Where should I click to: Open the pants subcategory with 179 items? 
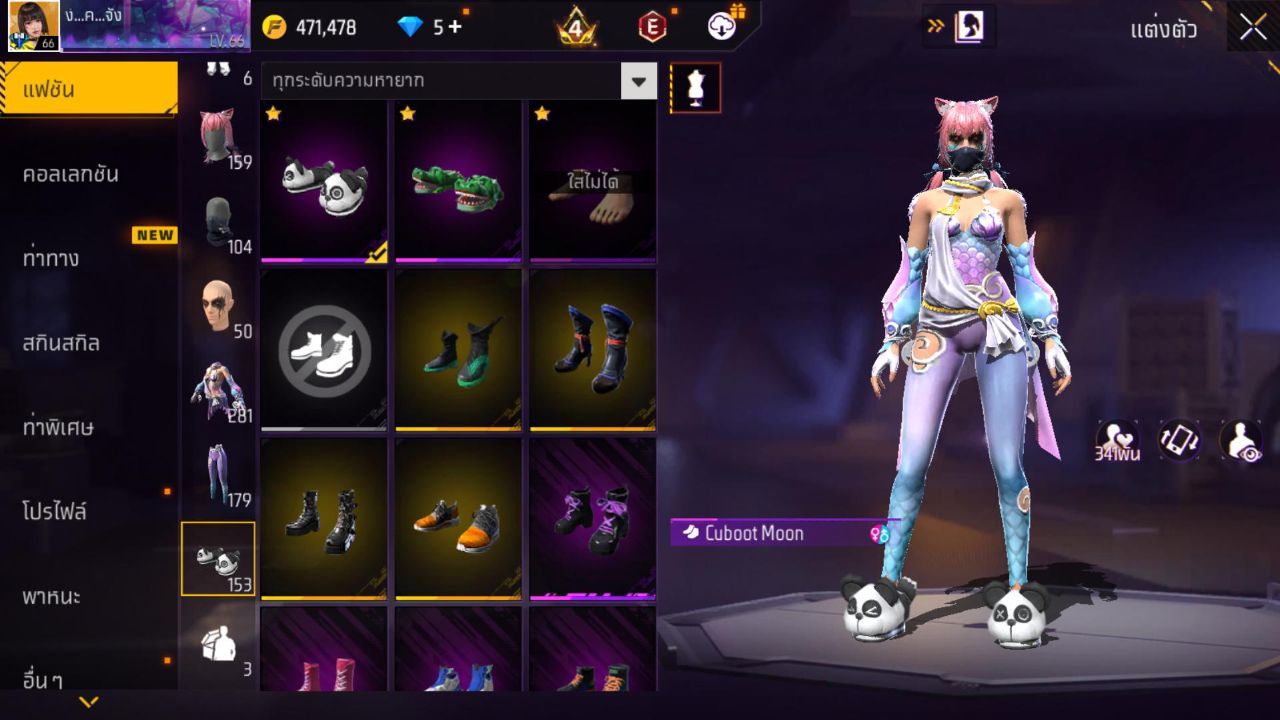click(218, 475)
